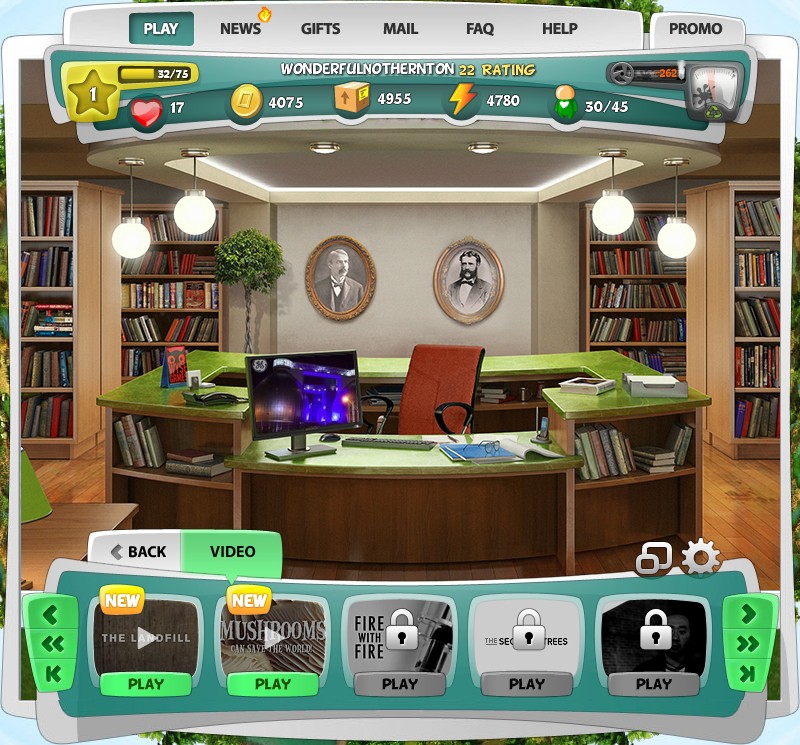
Task: Click the PLAY button under The Landfill
Action: pyautogui.click(x=146, y=684)
